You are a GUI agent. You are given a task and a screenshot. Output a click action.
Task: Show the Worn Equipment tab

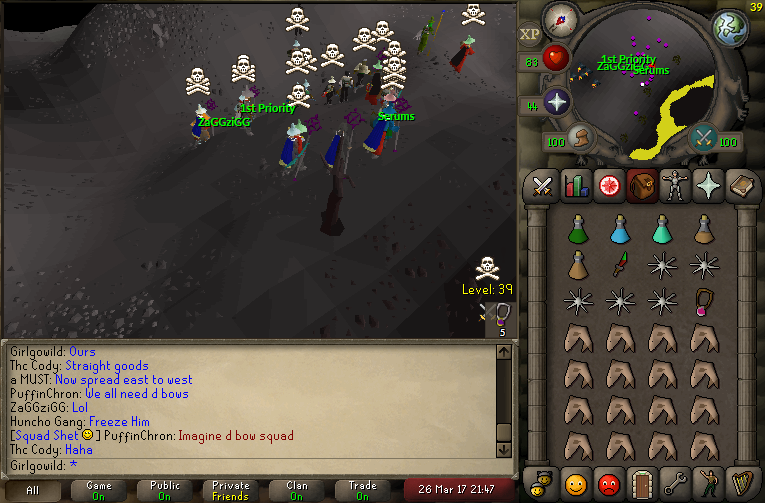coord(674,186)
